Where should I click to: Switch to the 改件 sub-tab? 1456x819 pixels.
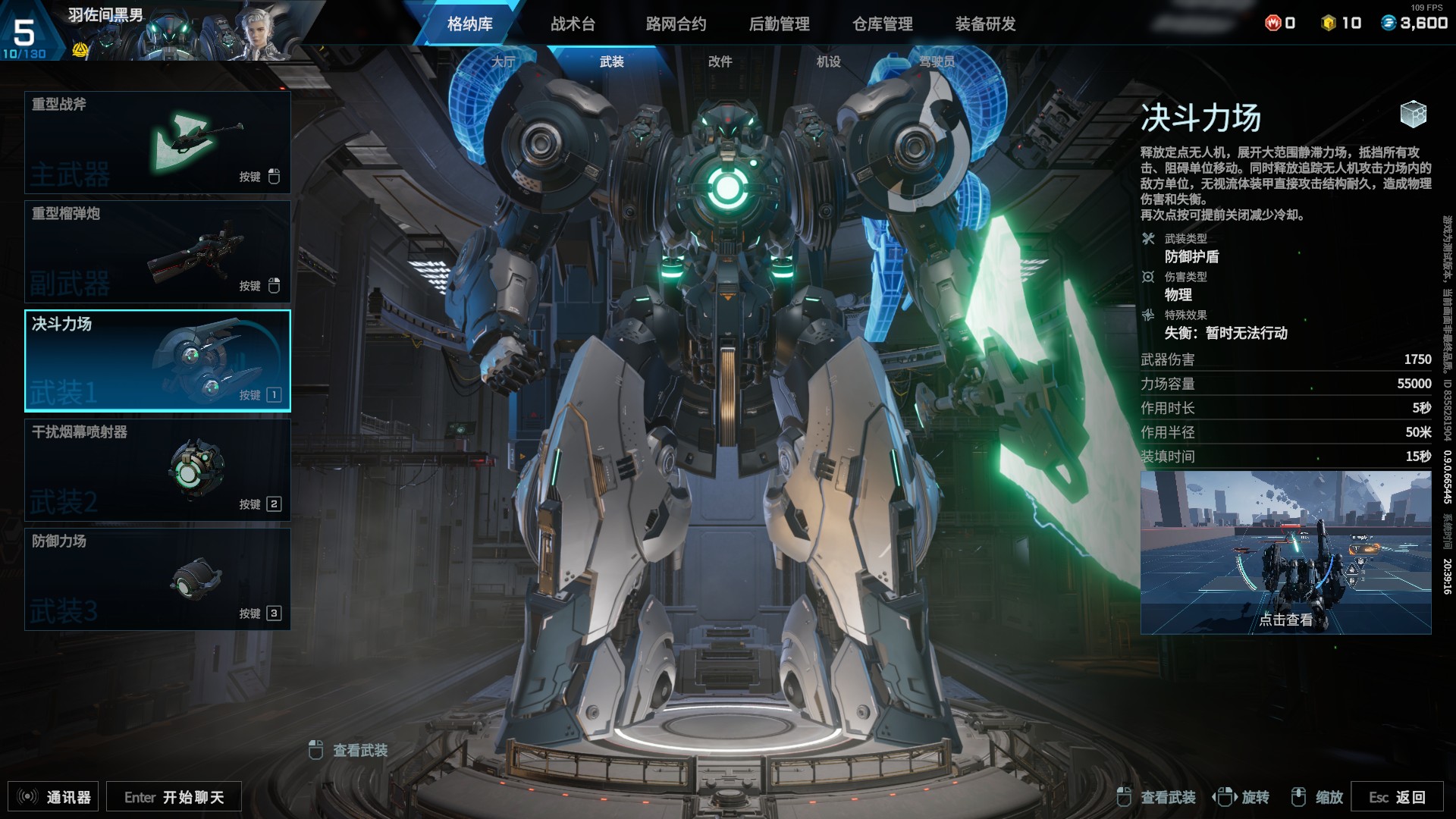720,62
